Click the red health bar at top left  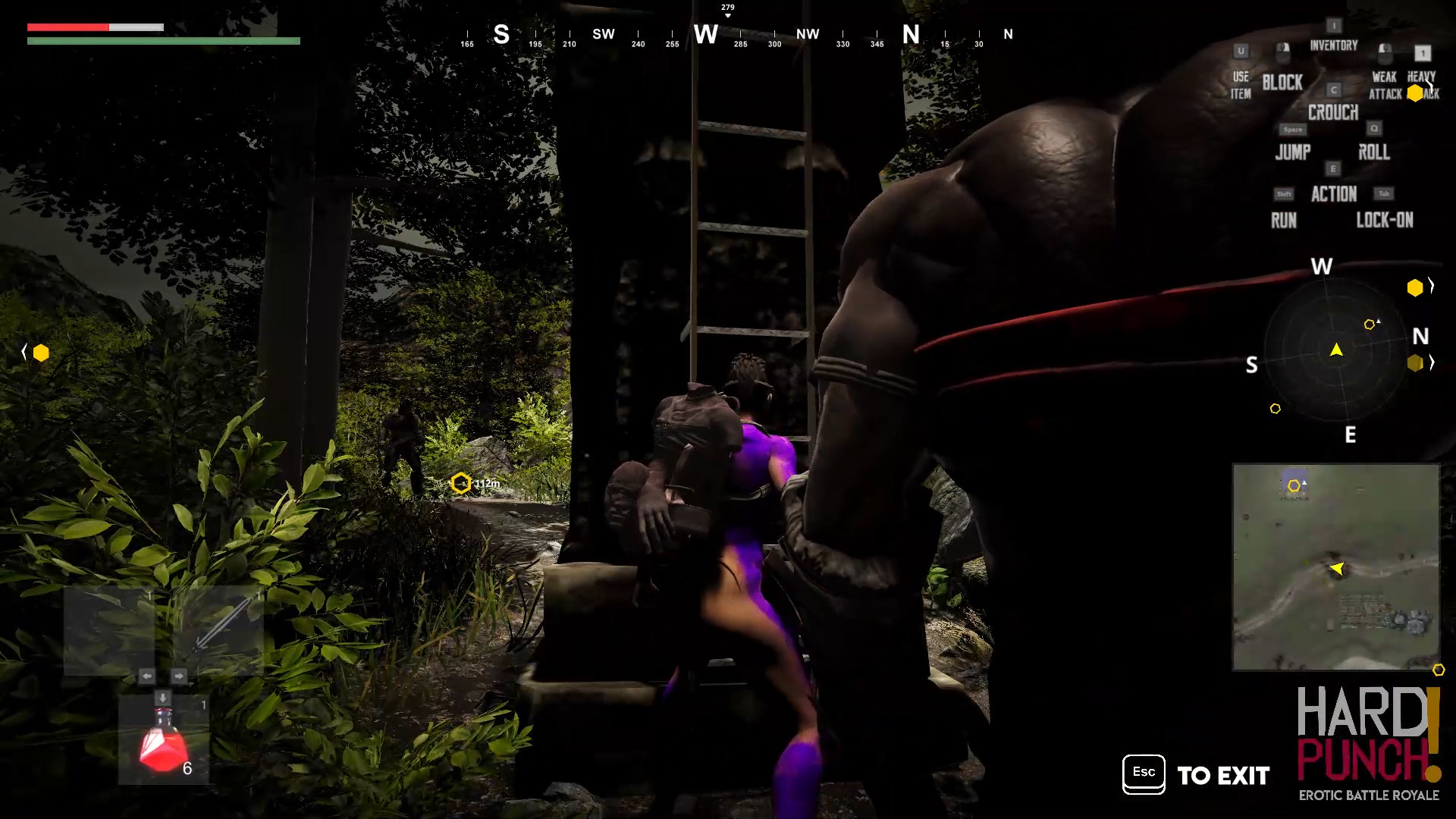point(68,28)
